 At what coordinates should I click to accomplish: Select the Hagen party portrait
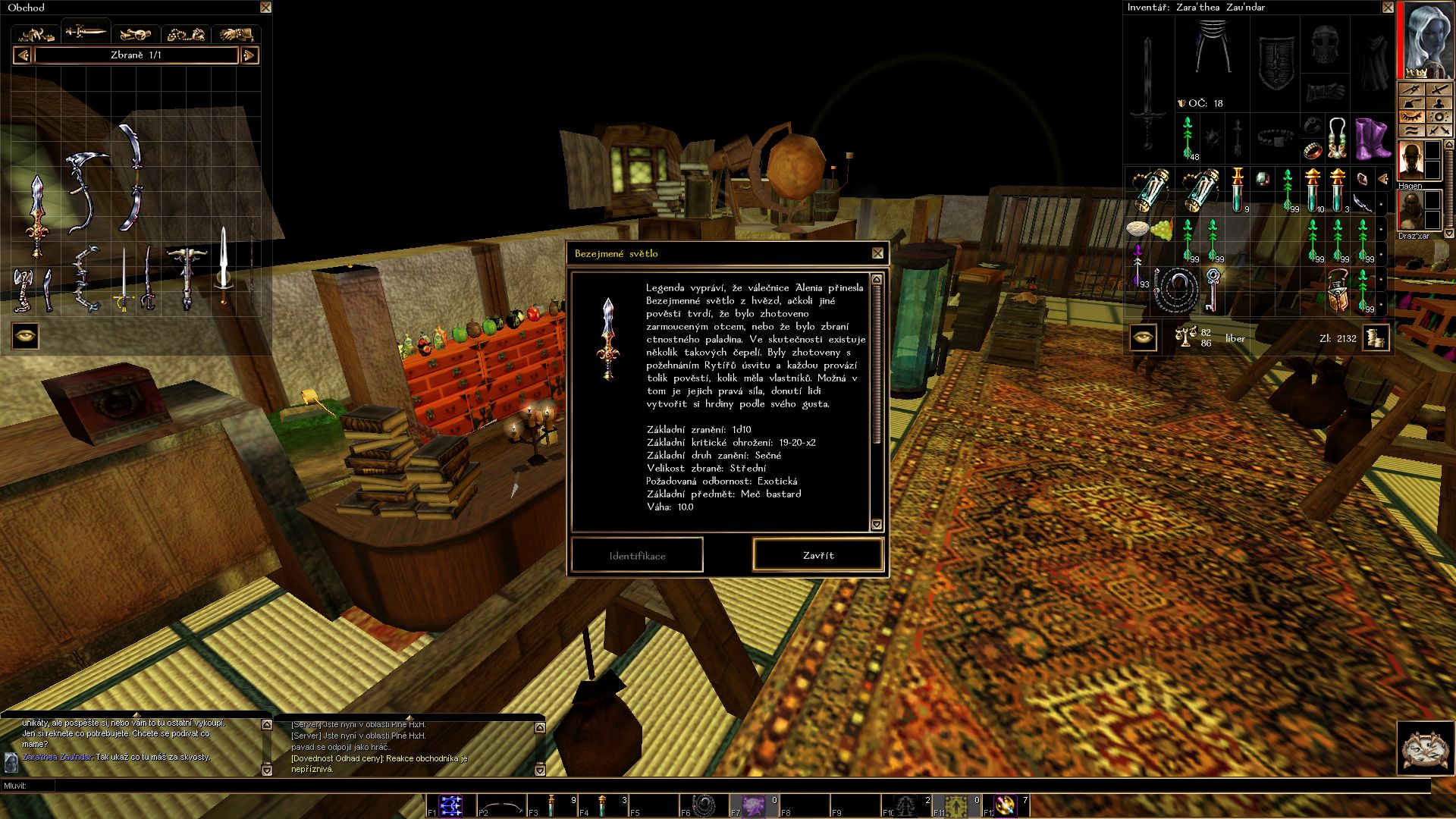pos(1410,162)
